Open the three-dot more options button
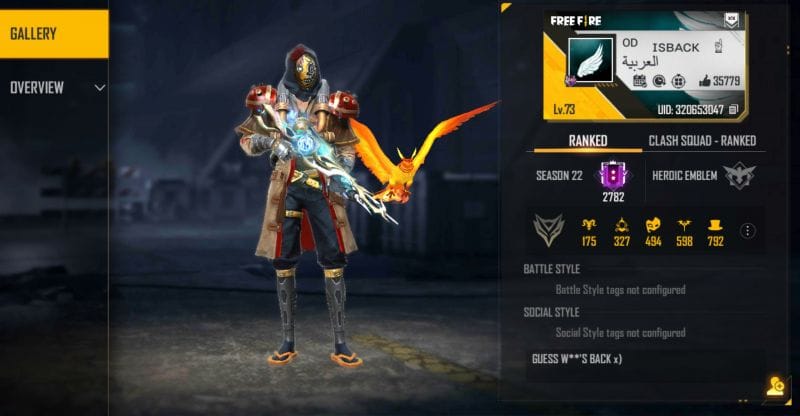 746,231
